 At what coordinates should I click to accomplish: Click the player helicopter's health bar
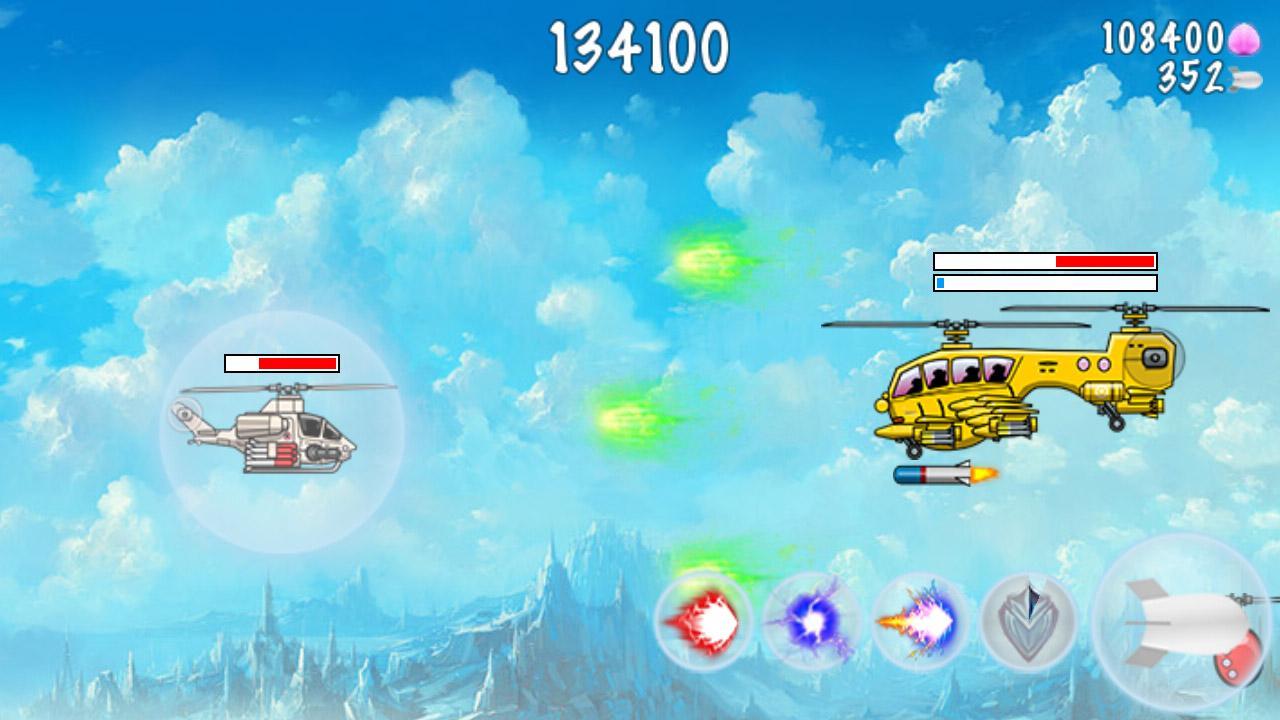[281, 364]
